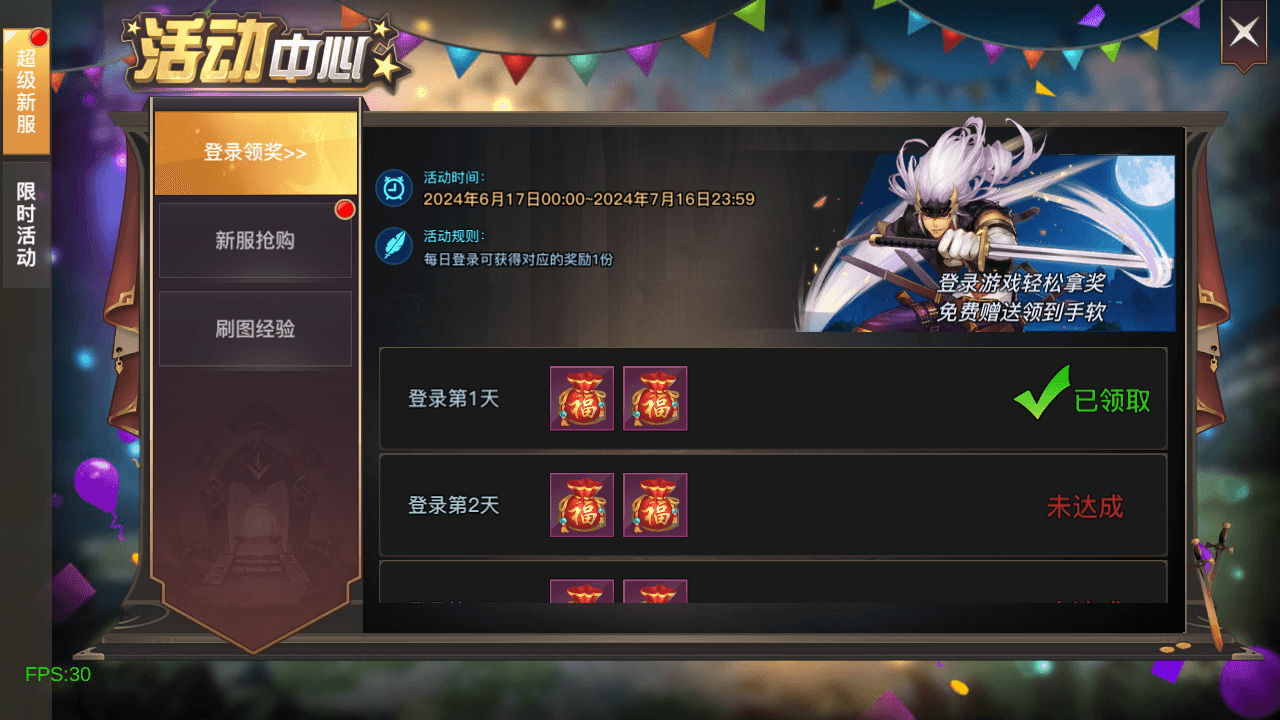Open the 新服抢购 activity page
This screenshot has height=720, width=1280.
[255, 240]
